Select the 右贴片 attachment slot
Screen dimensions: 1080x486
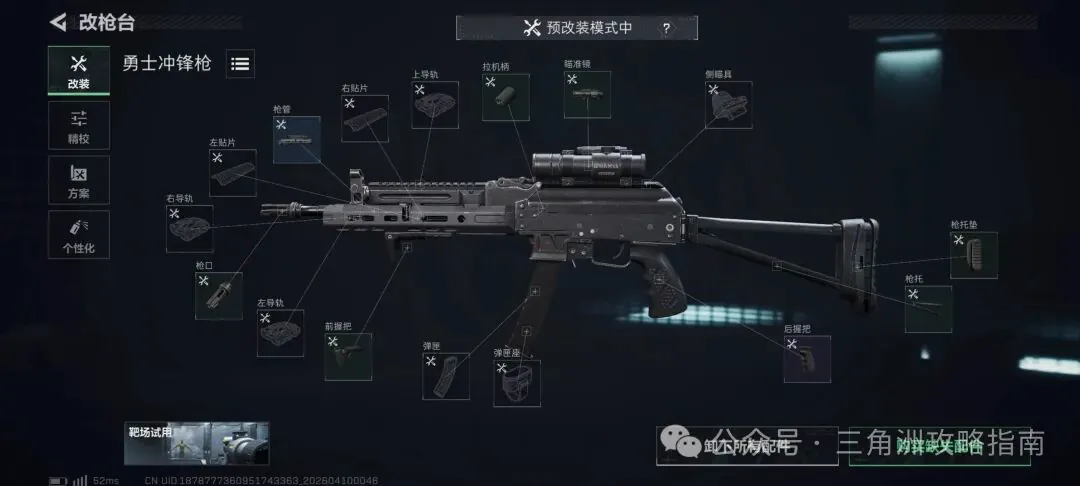click(364, 118)
